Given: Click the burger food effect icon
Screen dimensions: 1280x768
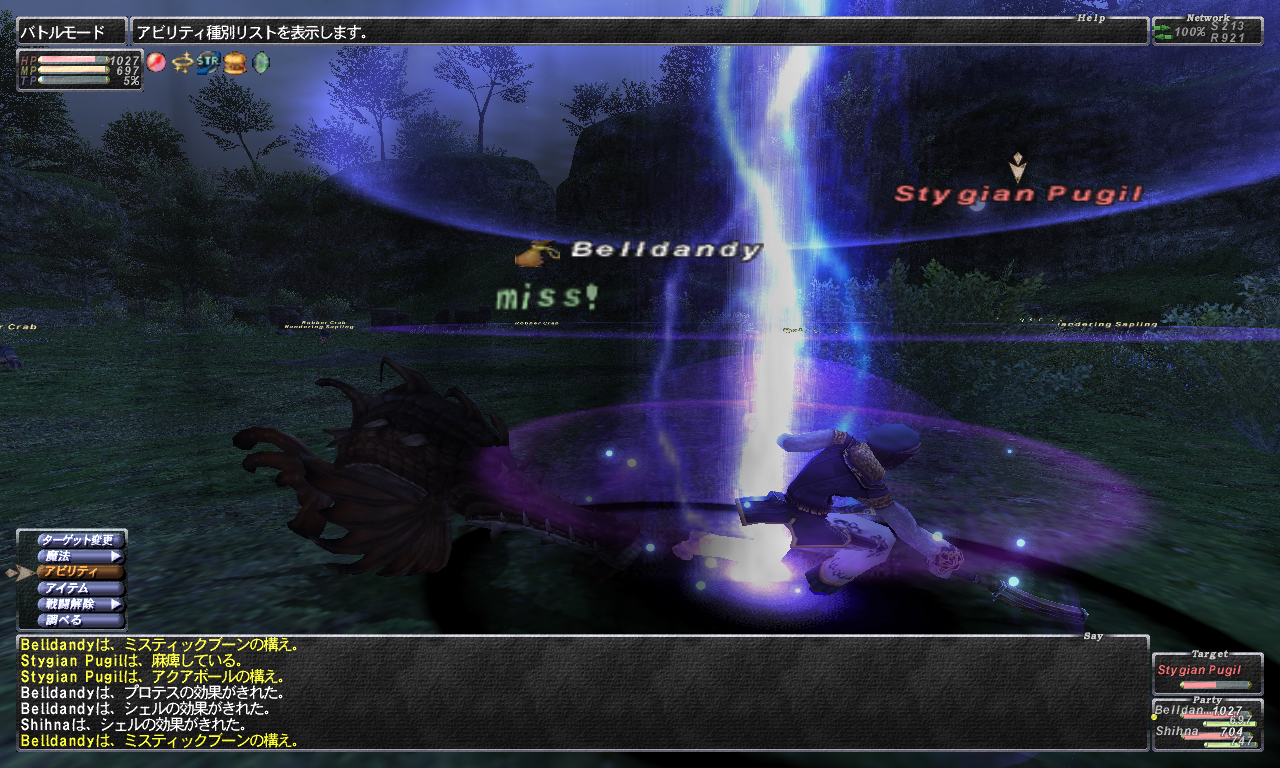Looking at the screenshot, I should pyautogui.click(x=234, y=62).
